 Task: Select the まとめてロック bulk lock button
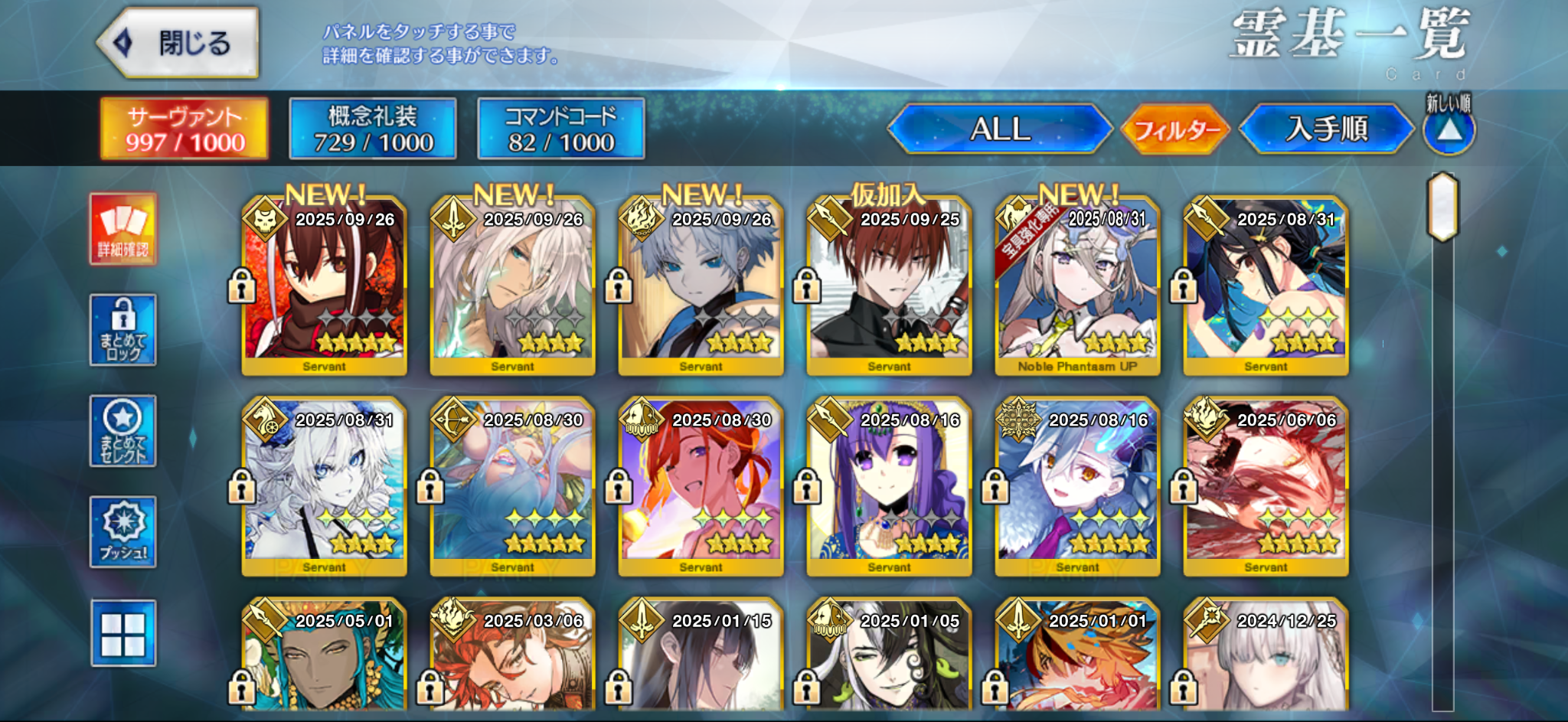123,330
